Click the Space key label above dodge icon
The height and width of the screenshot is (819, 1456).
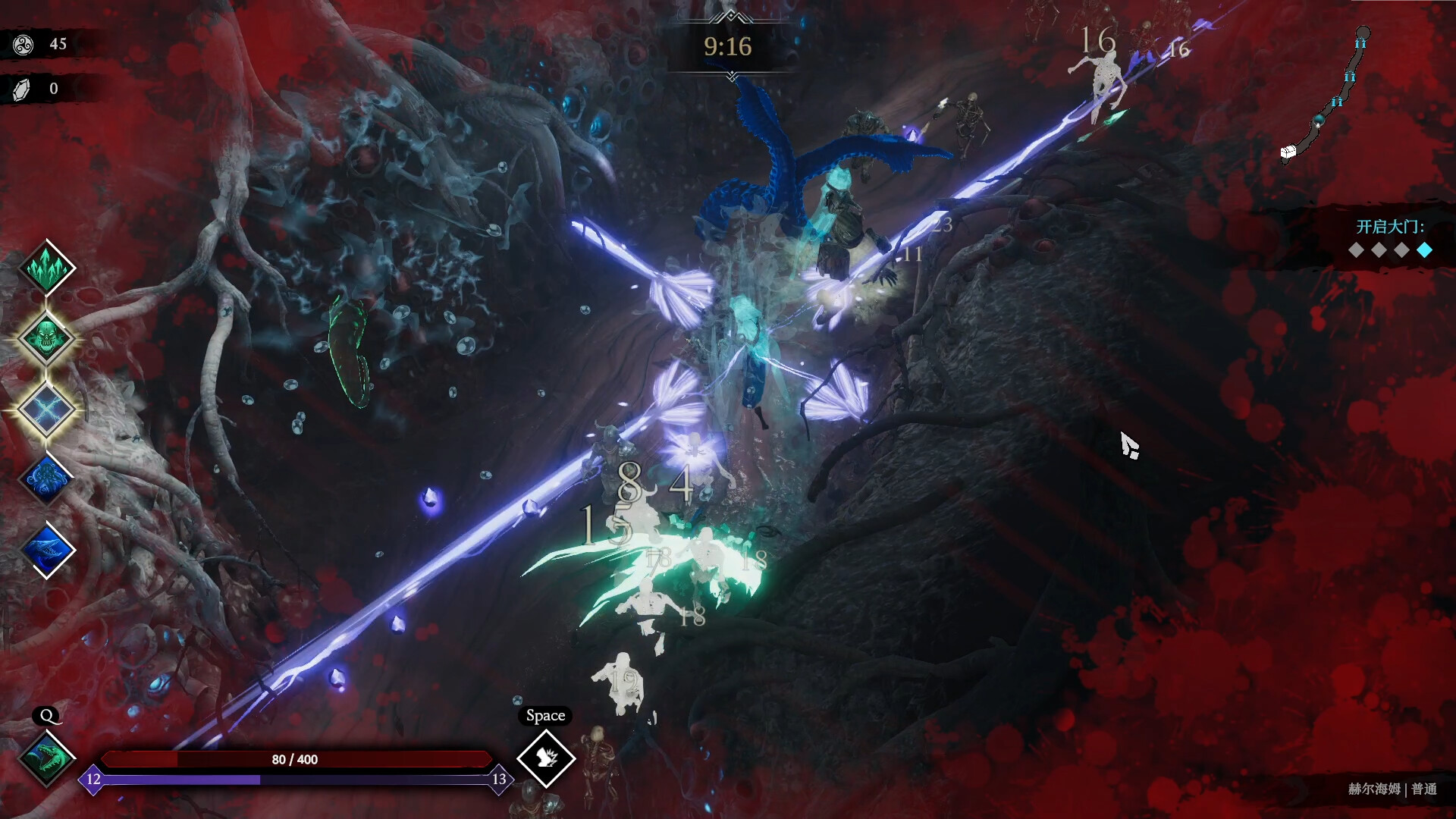546,715
